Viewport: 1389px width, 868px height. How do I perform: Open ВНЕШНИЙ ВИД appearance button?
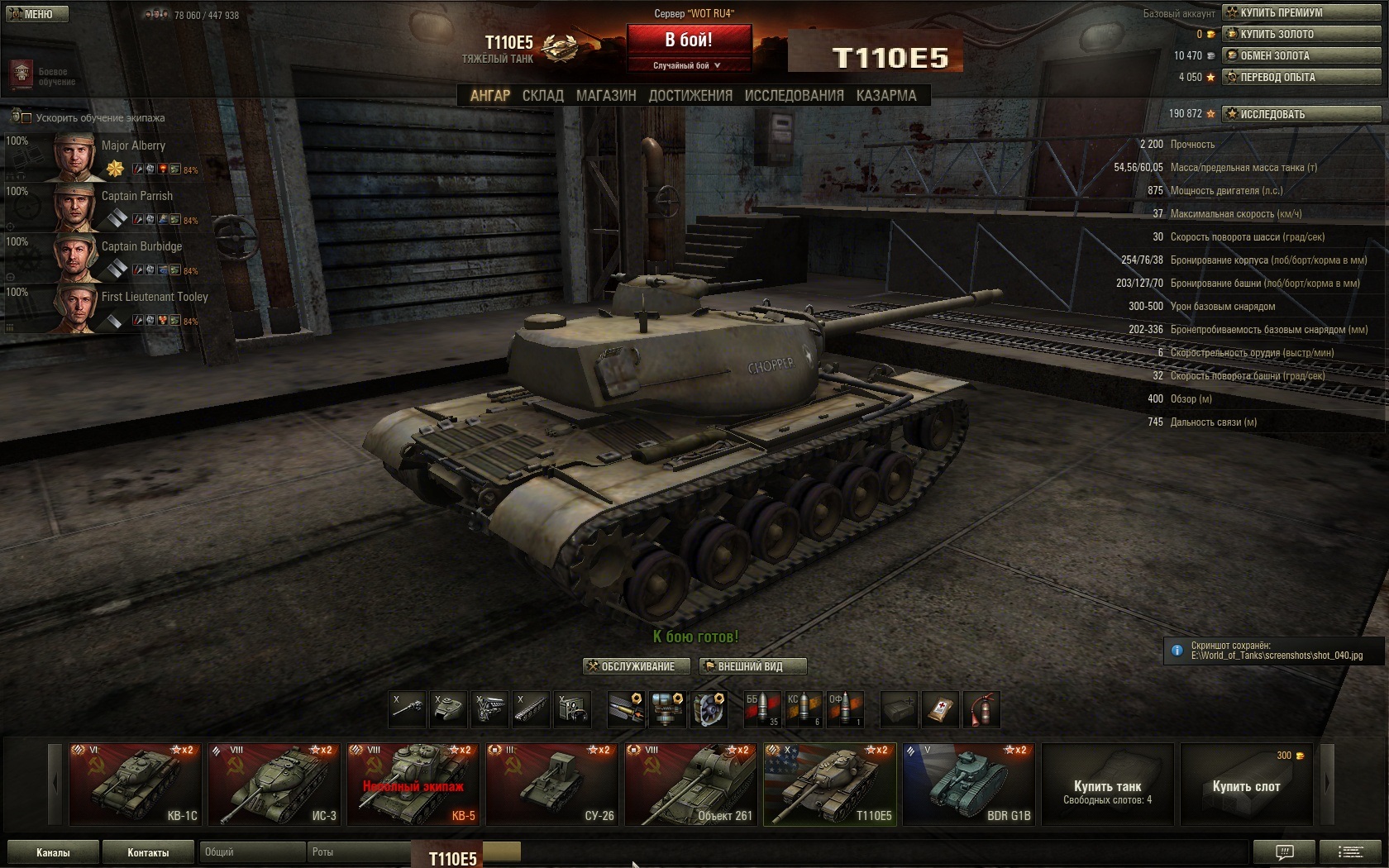point(751,666)
